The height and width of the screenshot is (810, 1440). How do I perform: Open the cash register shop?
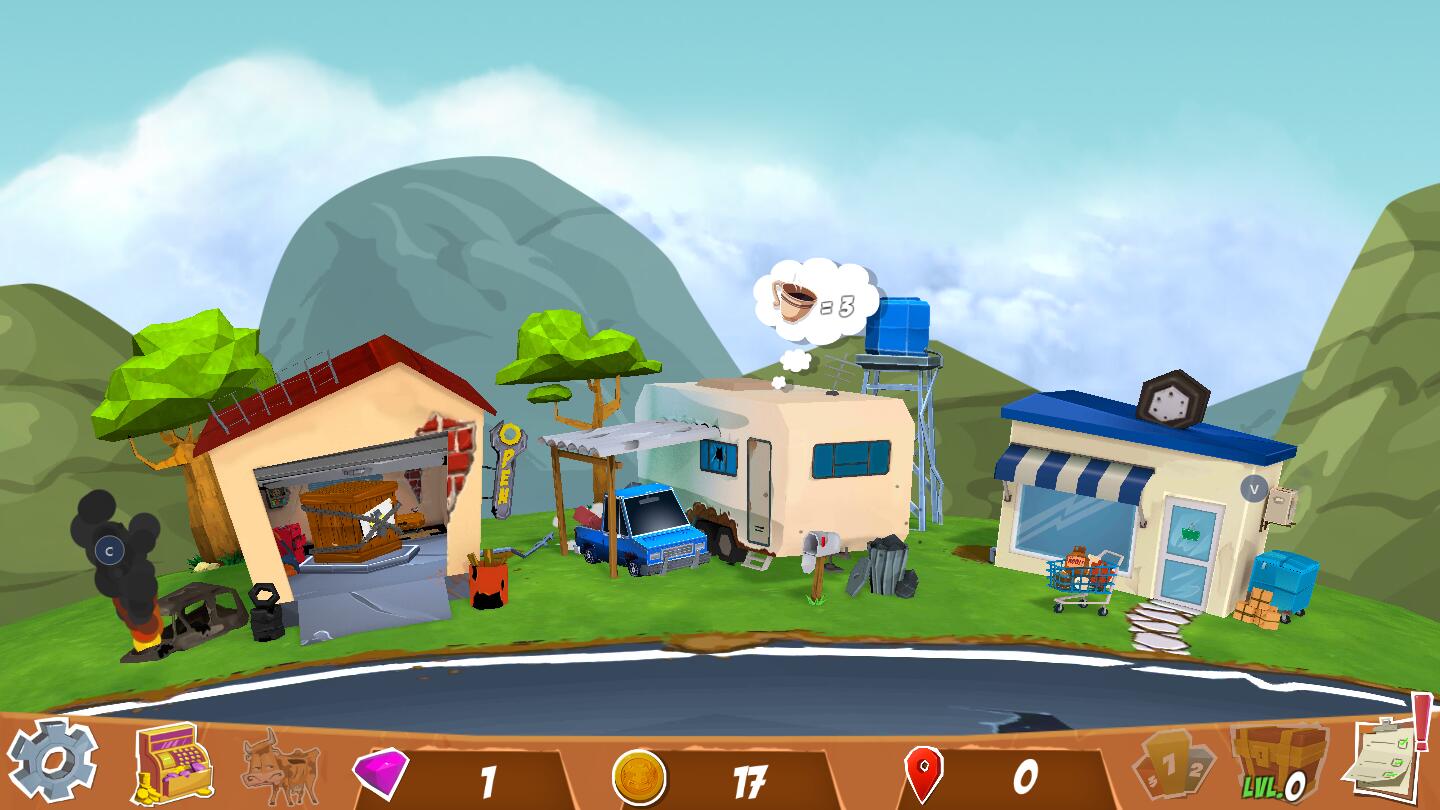tap(173, 762)
